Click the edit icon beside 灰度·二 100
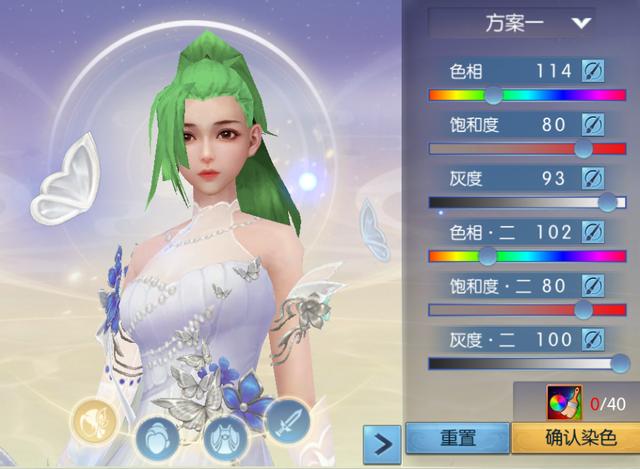Image resolution: width=640 pixels, height=469 pixels. 593,340
